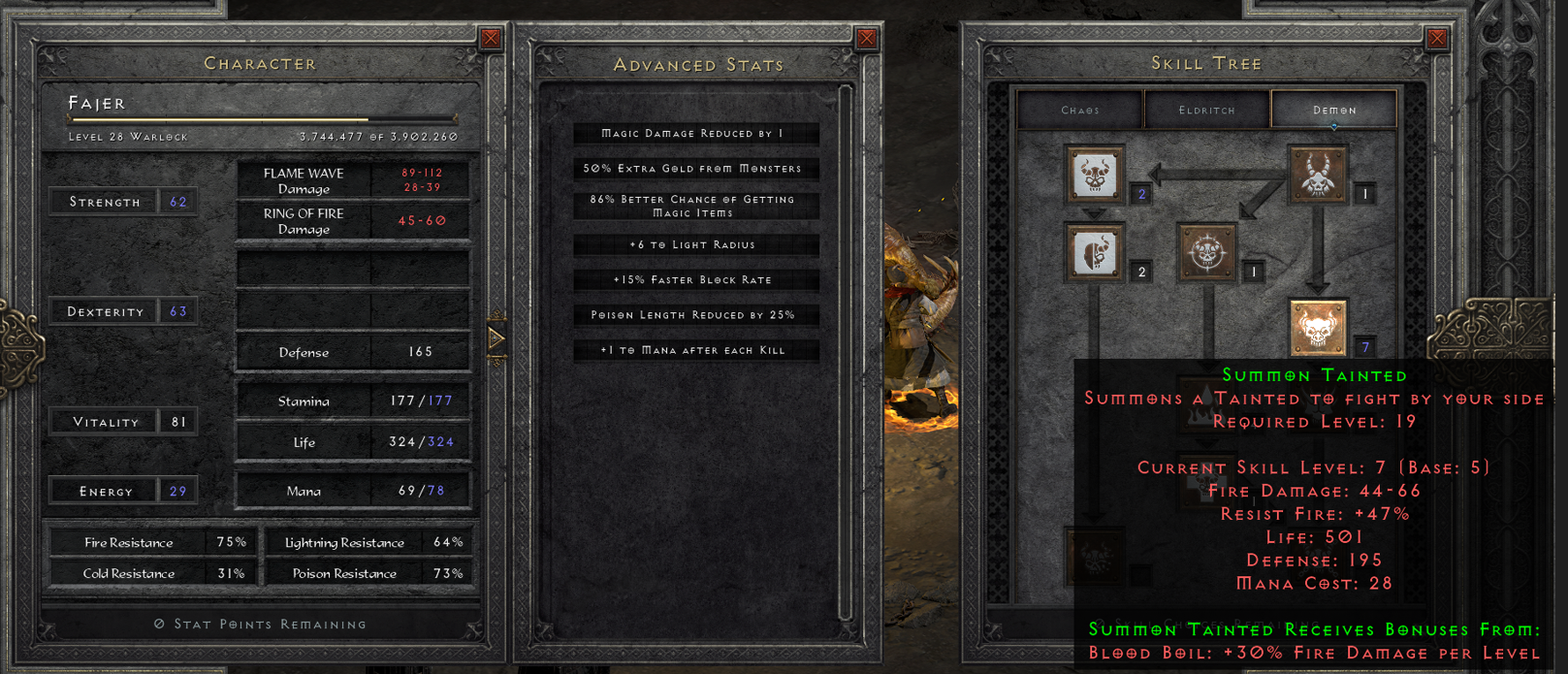The width and height of the screenshot is (1568, 674).
Task: Open the Eldritch skill tab
Action: 1207,110
